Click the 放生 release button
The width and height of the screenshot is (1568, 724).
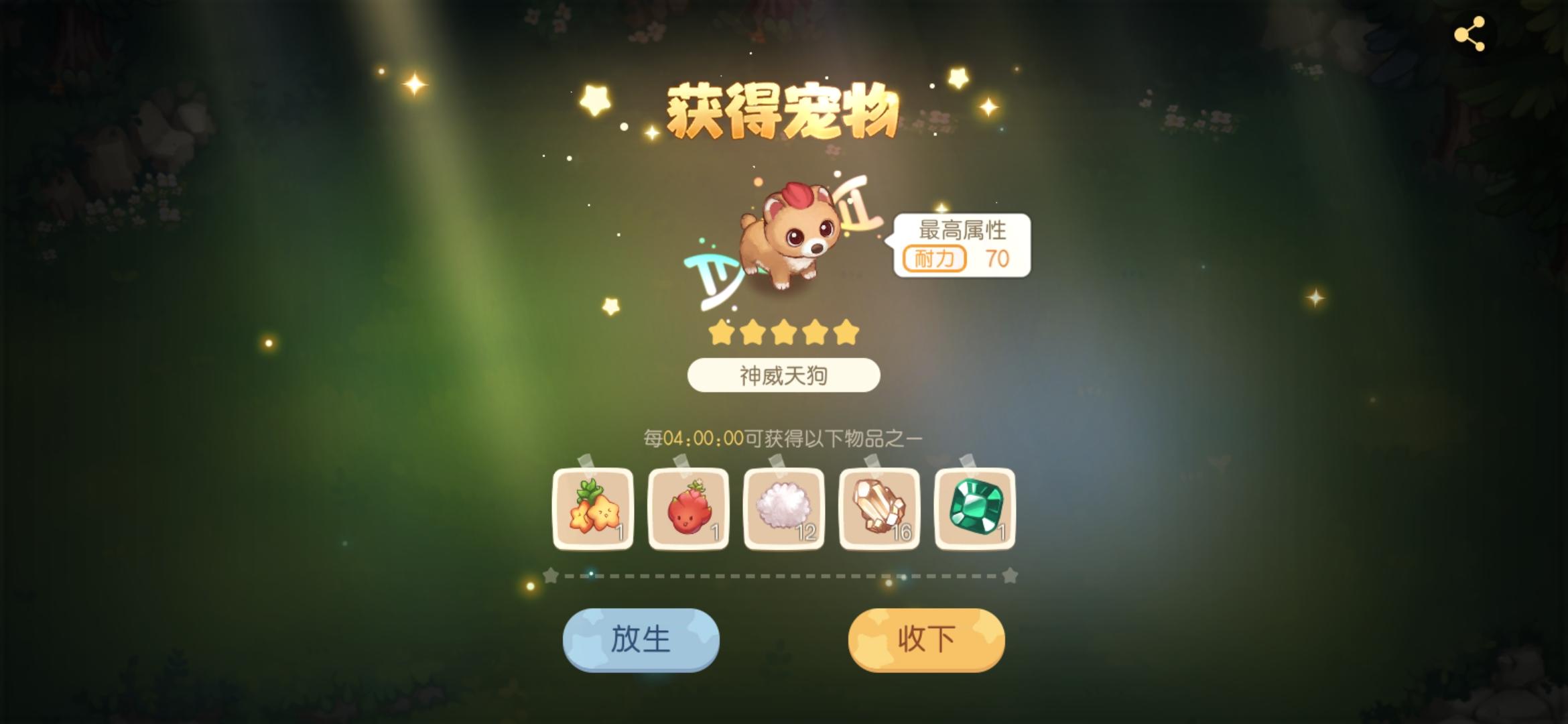click(x=640, y=639)
